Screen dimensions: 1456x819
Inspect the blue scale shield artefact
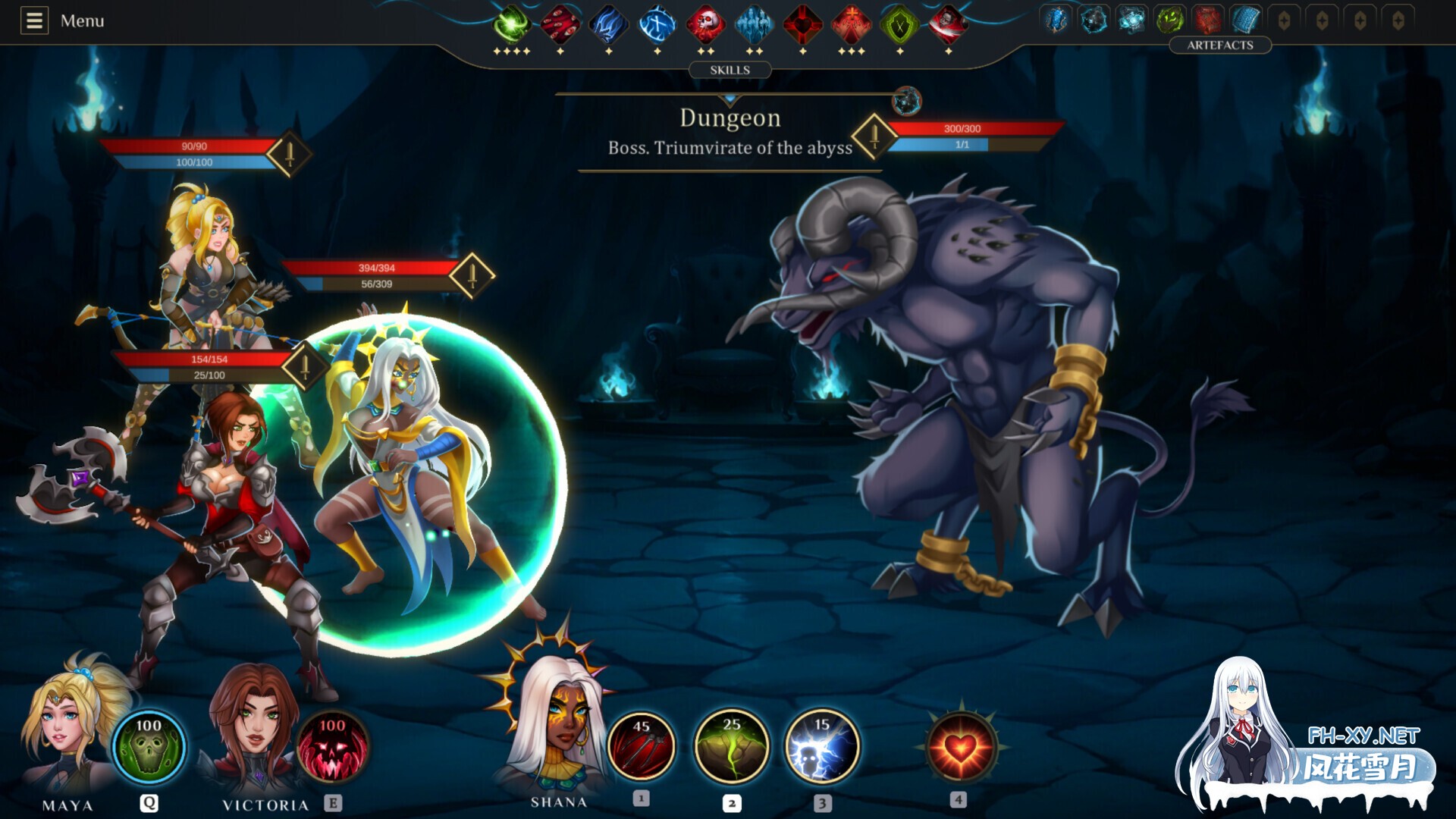[1245, 20]
